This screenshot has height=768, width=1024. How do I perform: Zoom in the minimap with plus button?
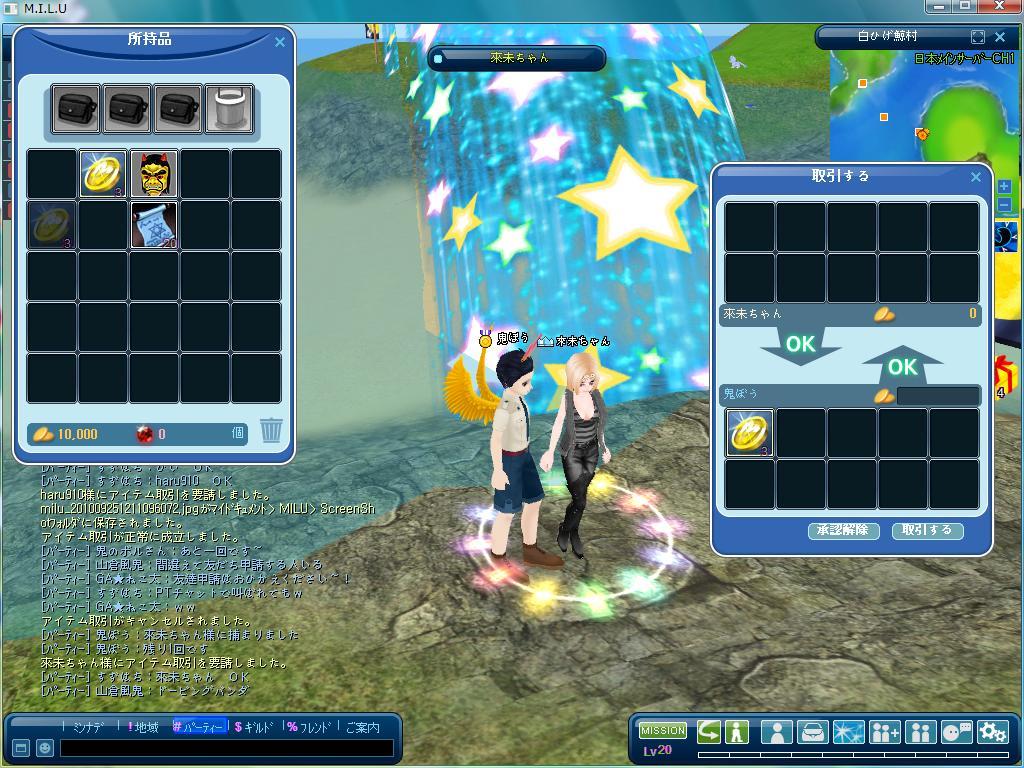(x=1004, y=187)
